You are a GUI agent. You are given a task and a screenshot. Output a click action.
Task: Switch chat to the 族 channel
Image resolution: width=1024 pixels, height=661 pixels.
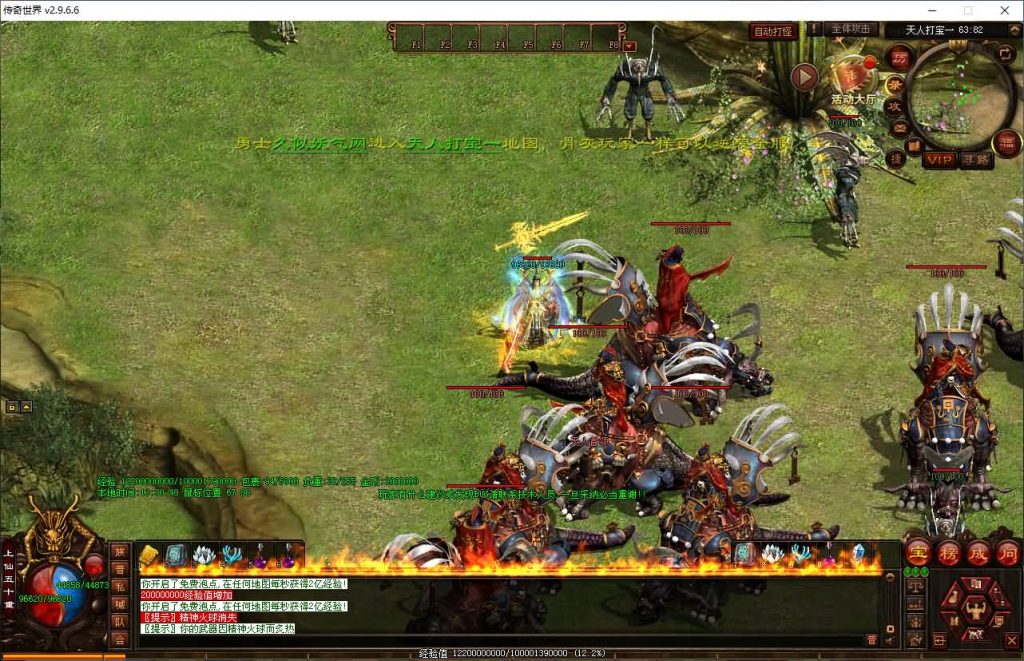tap(119, 551)
